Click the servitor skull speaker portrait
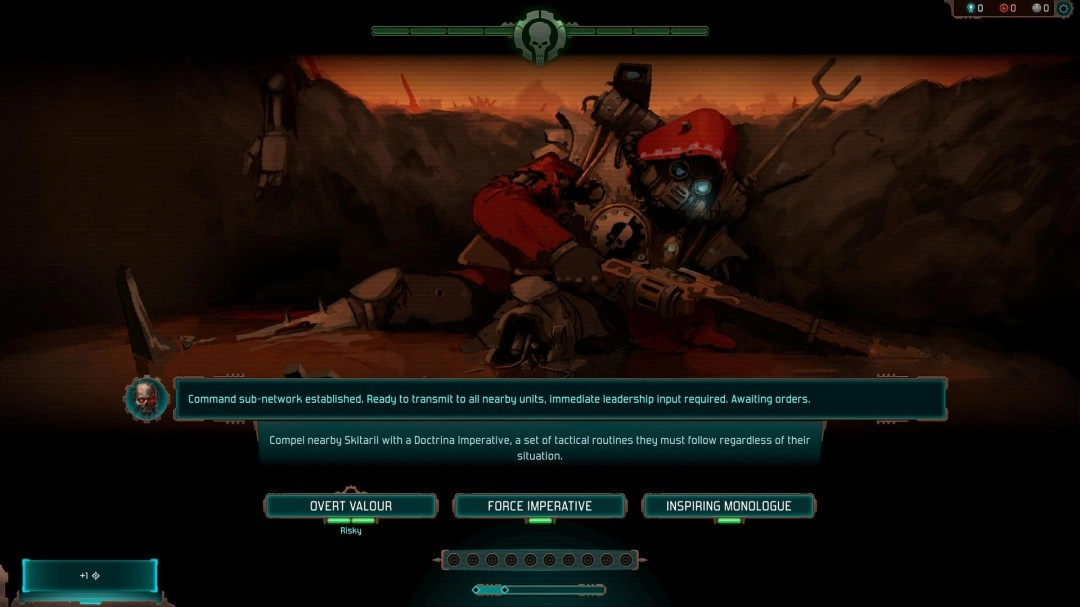Screen dimensions: 1080x607 (146, 398)
